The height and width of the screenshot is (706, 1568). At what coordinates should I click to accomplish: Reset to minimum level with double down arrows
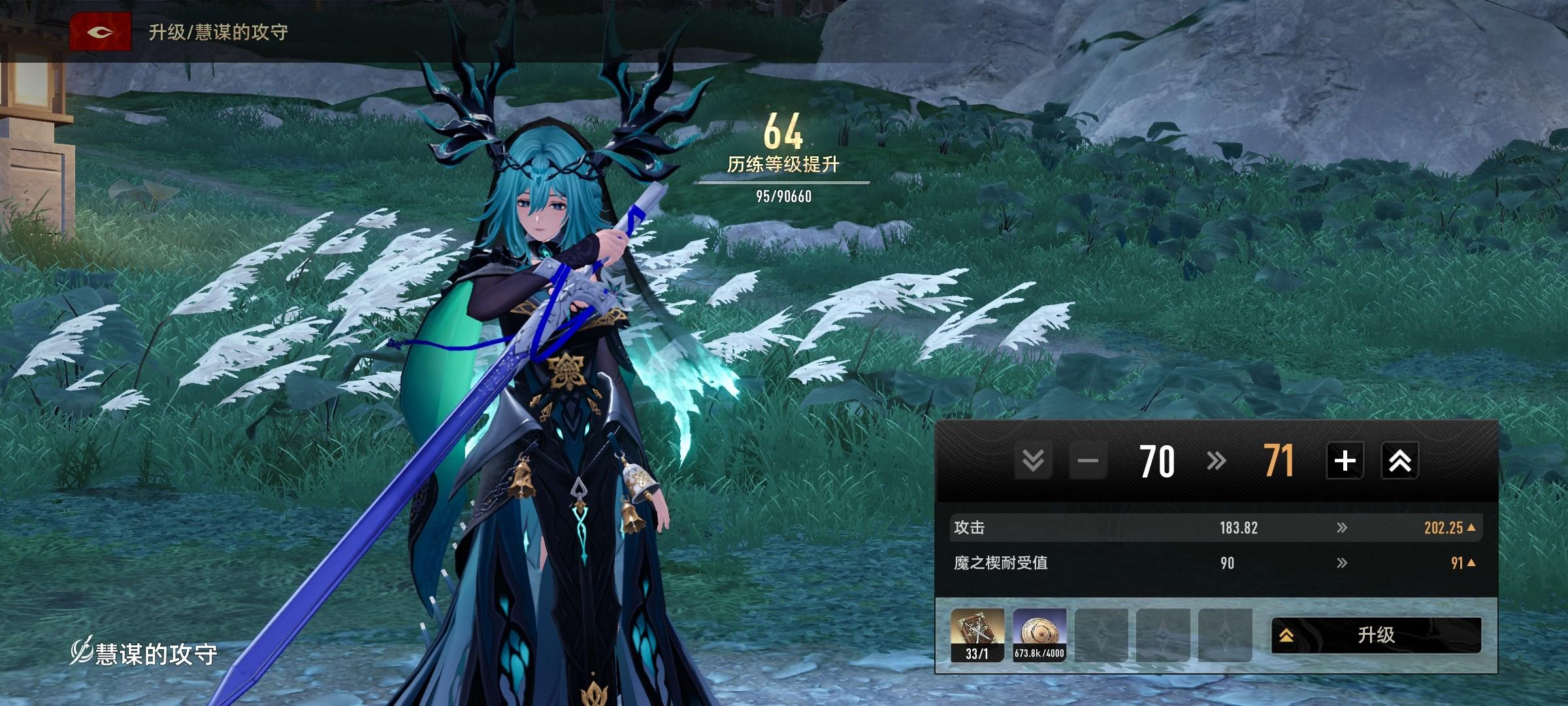tap(1033, 461)
